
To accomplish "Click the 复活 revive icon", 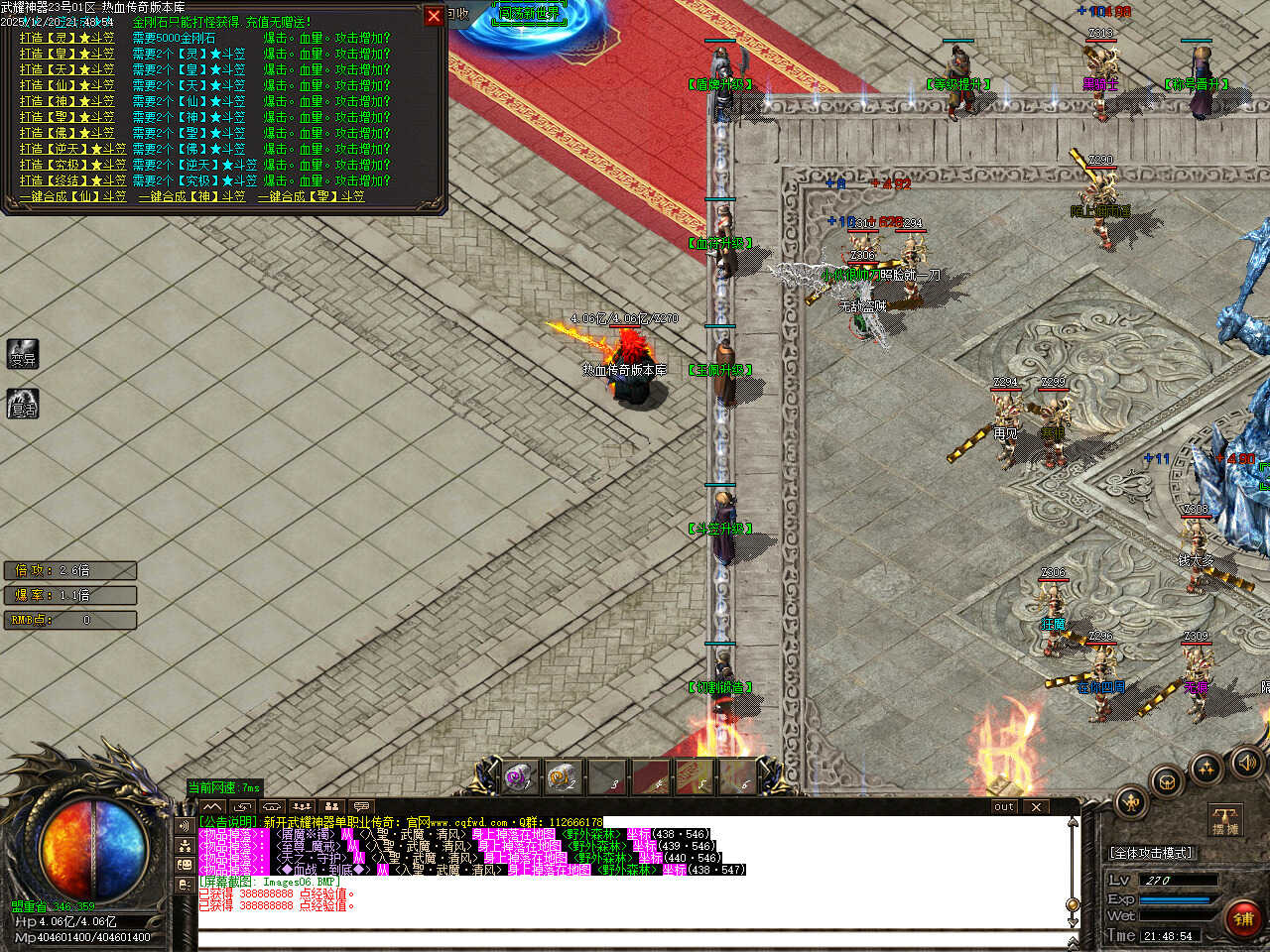I will (22, 404).
